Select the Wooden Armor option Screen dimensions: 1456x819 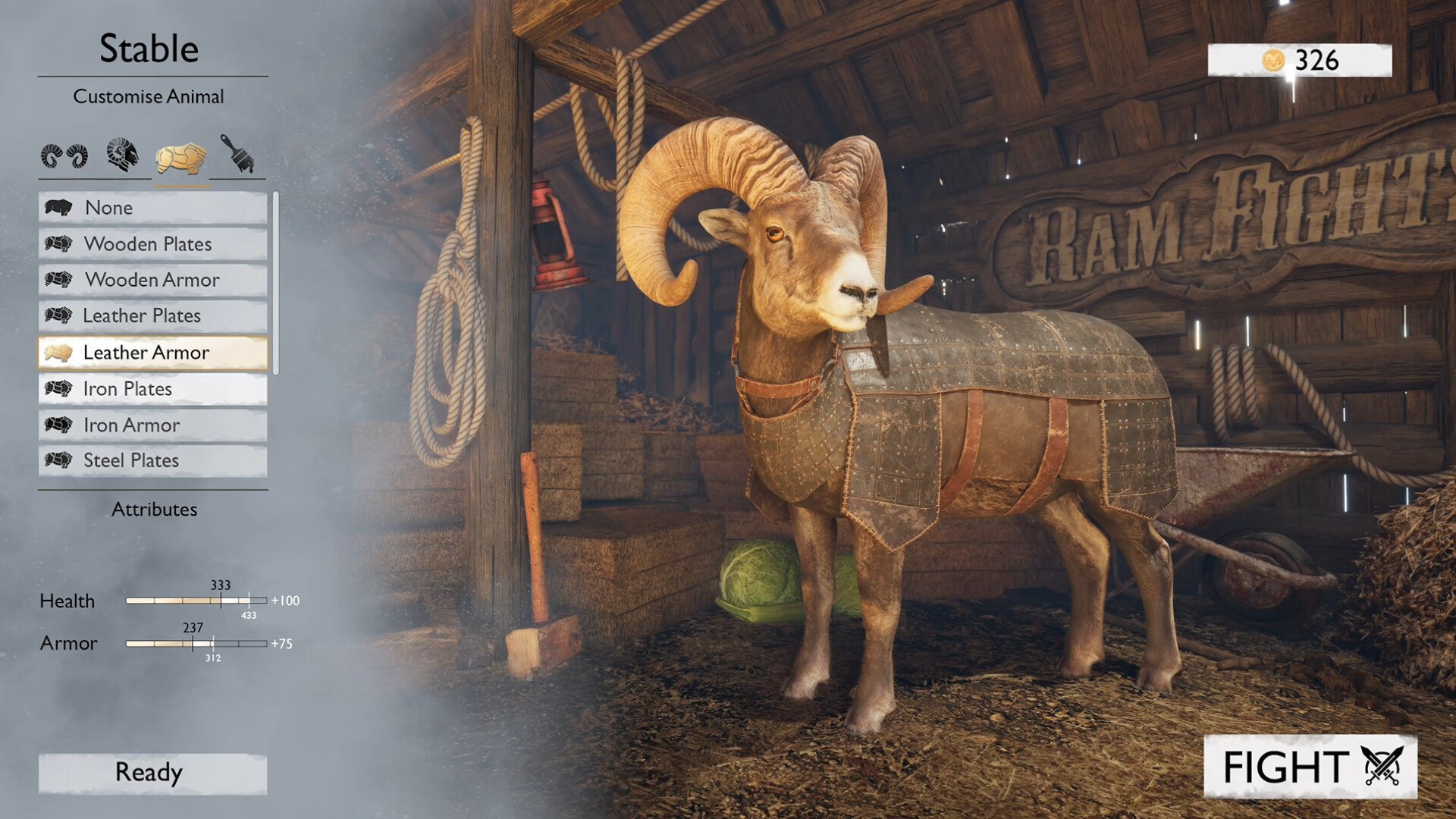pos(152,281)
